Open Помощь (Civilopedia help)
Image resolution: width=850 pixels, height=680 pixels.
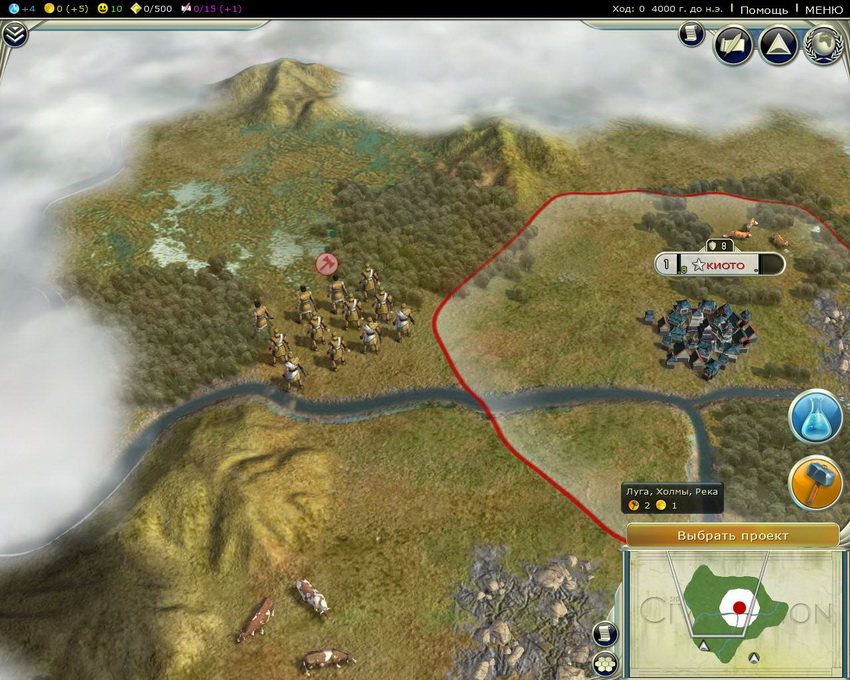[763, 9]
